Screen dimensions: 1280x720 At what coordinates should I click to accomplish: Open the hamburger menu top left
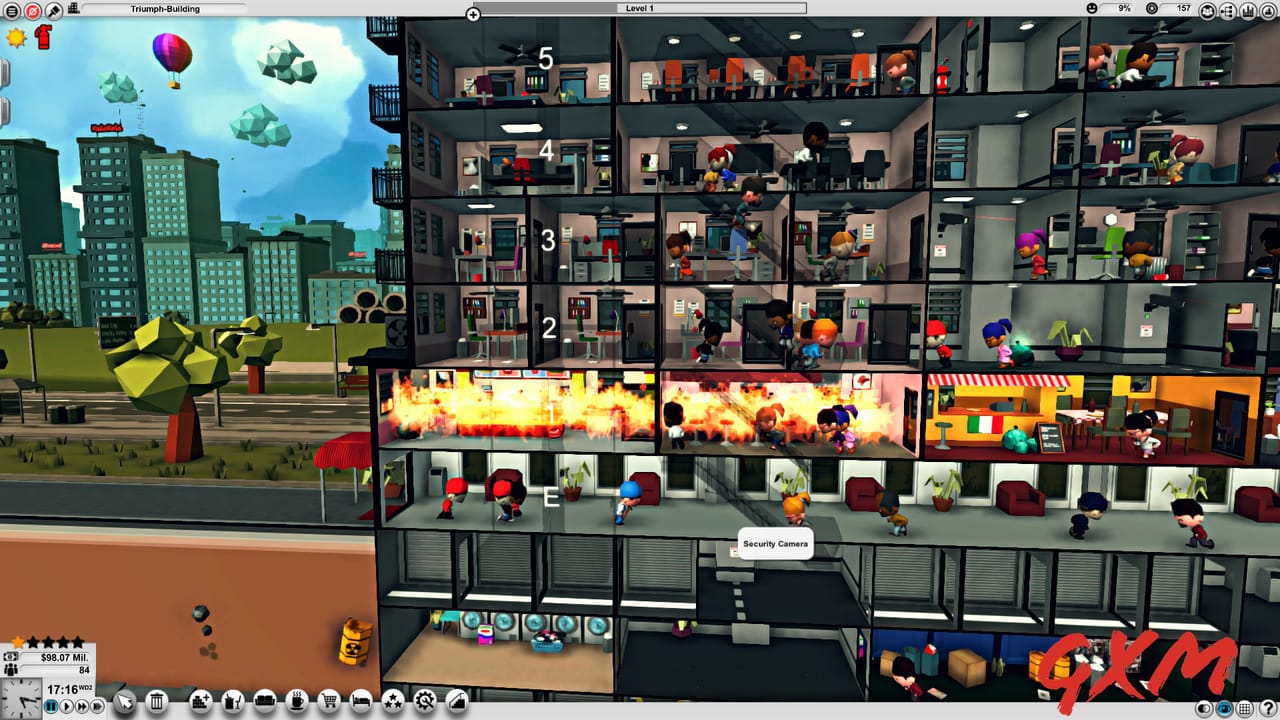coord(13,12)
